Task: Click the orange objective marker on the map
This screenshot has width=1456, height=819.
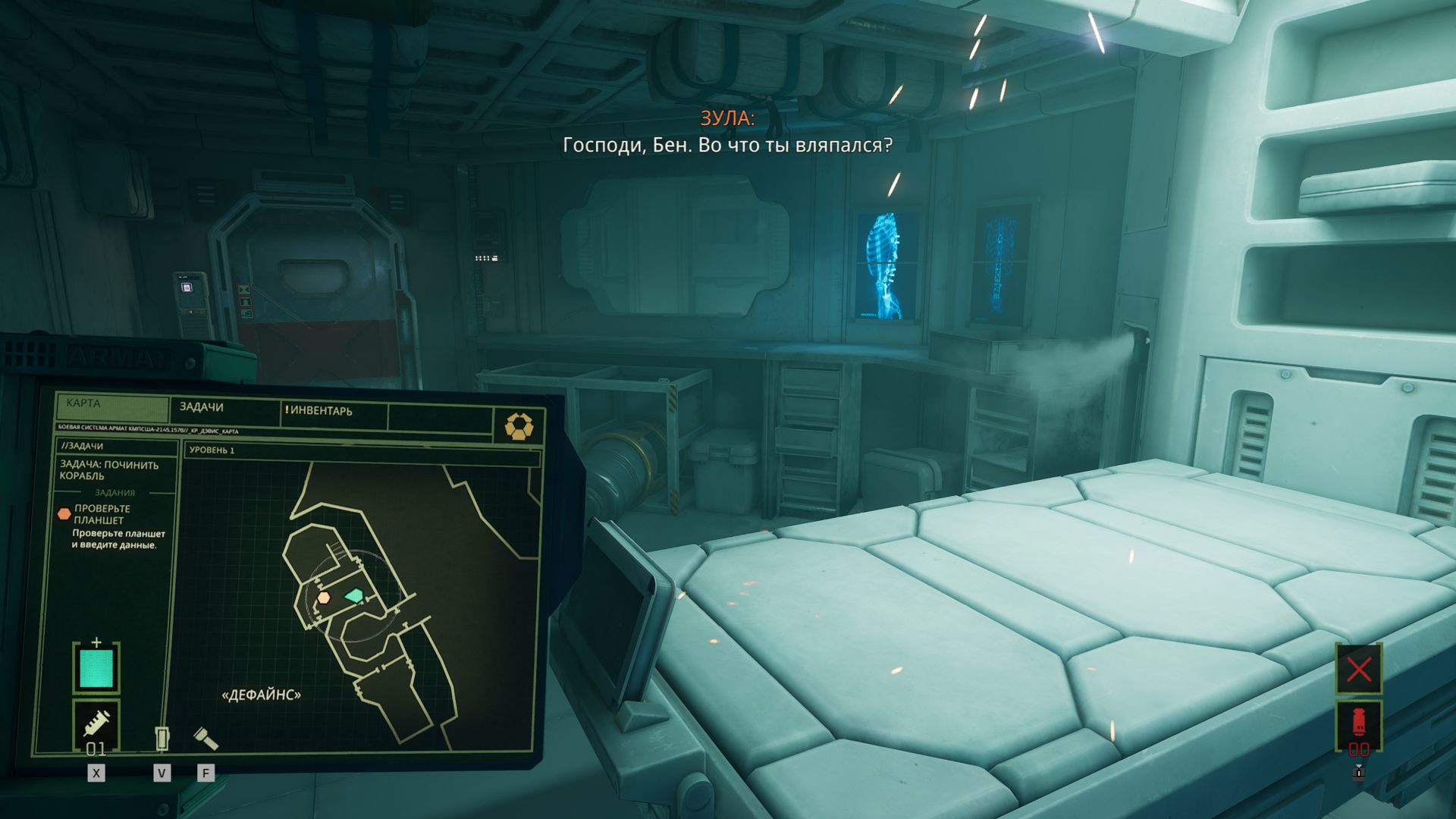Action: coord(324,598)
